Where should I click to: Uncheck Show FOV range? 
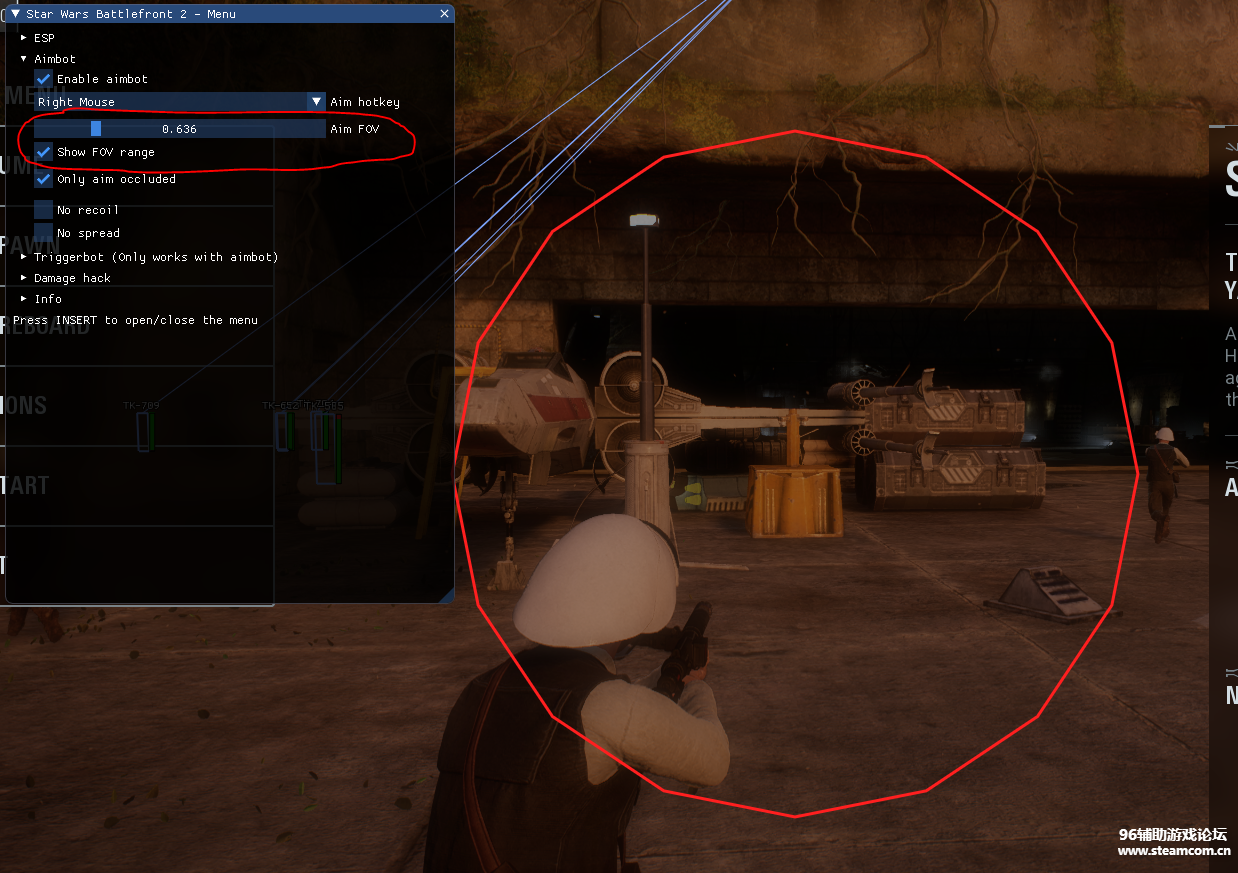click(x=44, y=152)
